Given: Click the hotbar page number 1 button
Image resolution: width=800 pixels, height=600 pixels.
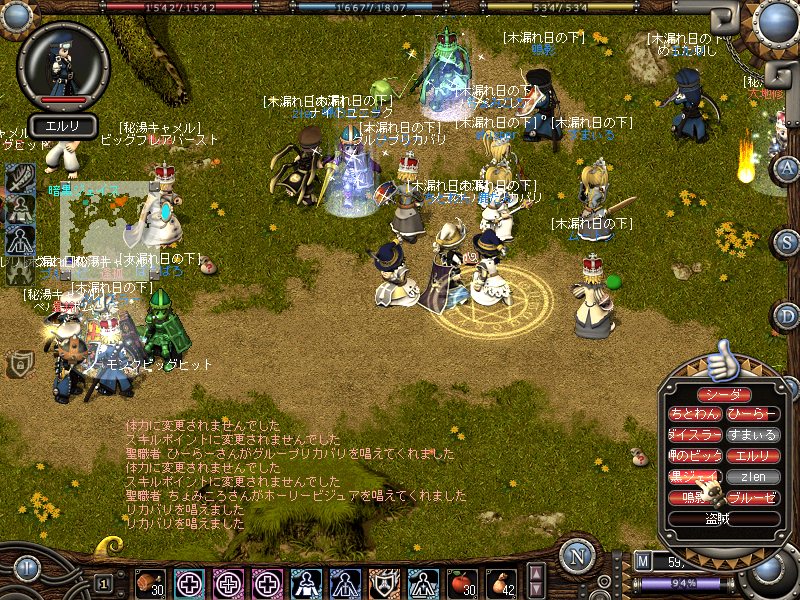Looking at the screenshot, I should click(103, 581).
